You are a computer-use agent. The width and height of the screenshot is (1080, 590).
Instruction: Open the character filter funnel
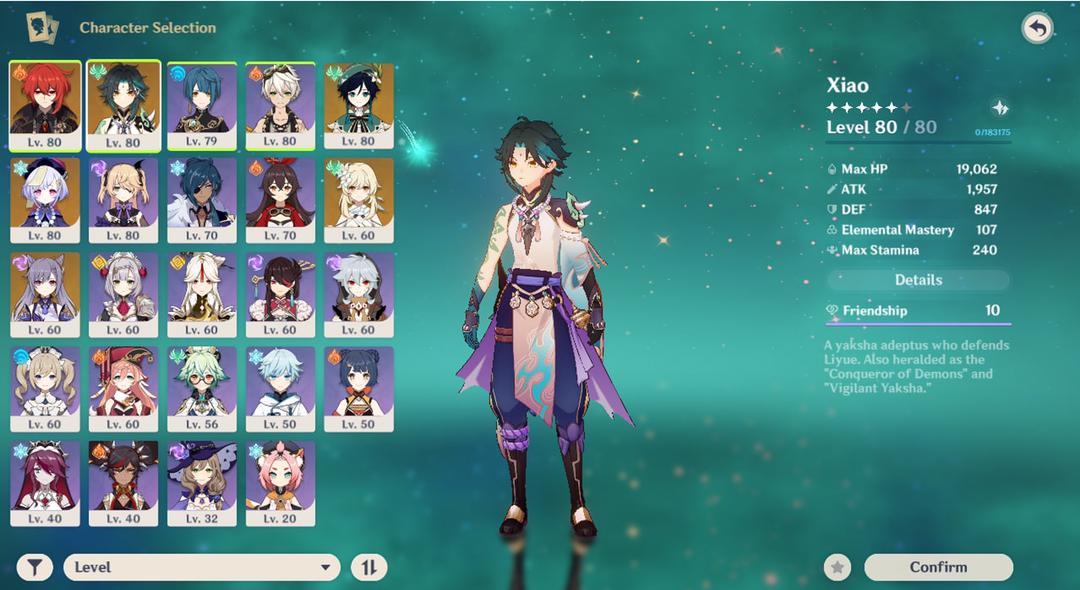[x=35, y=568]
